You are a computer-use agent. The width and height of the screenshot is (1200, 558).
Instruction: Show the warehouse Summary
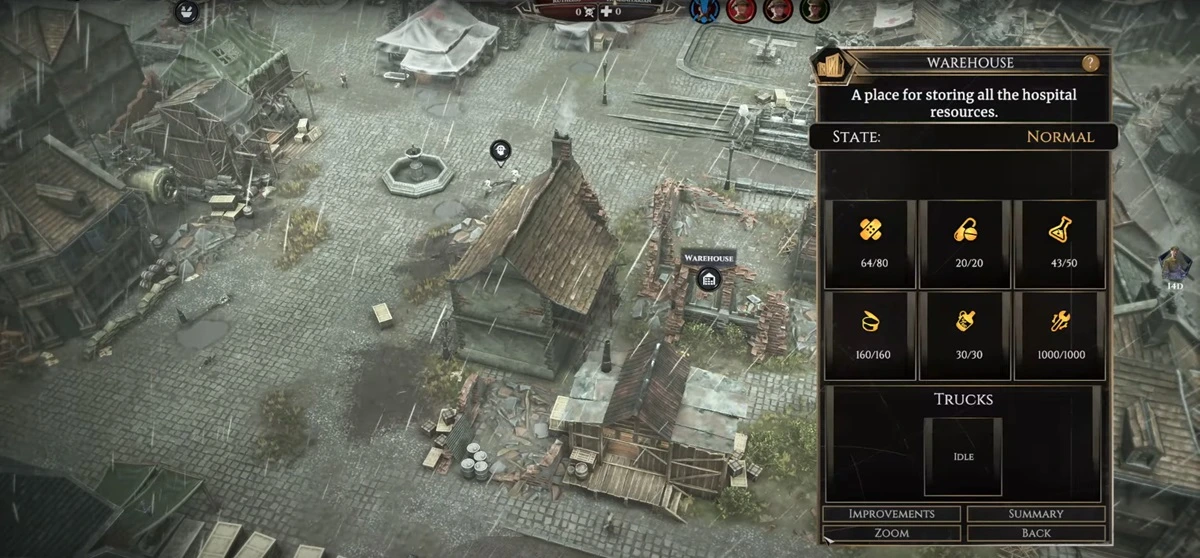coord(1036,514)
